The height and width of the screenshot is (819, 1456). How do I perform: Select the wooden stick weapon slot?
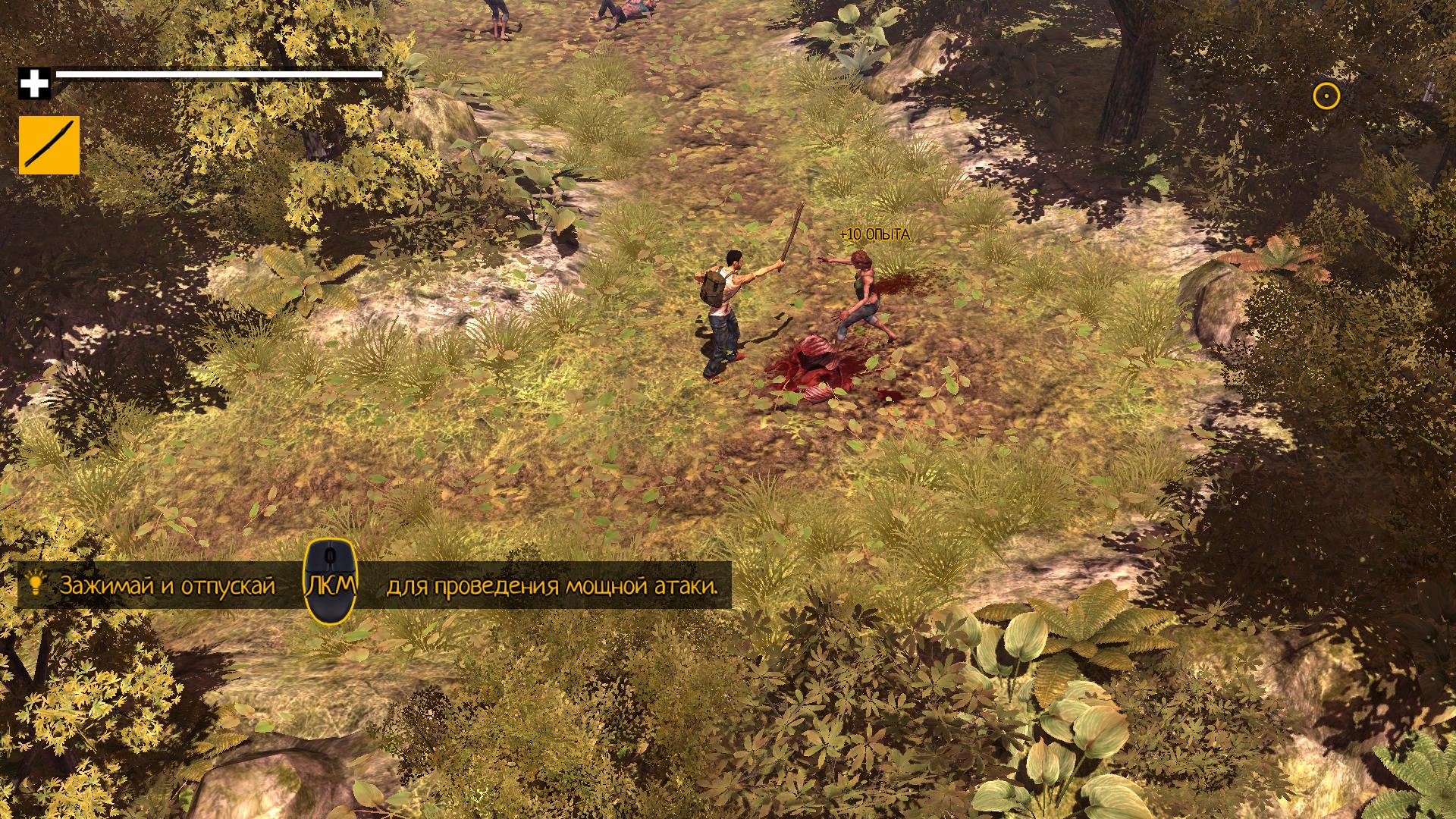pyautogui.click(x=49, y=145)
